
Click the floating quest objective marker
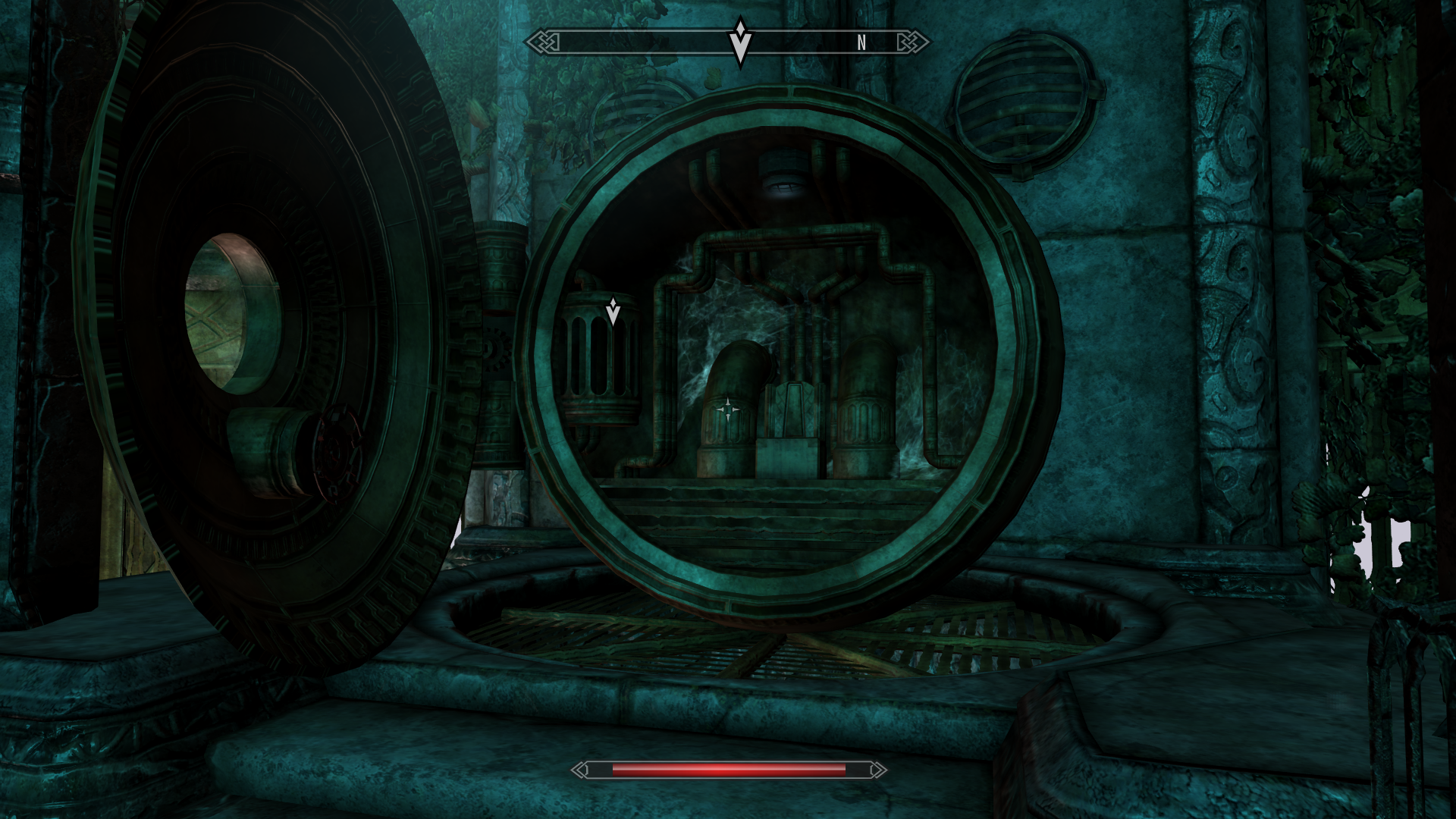pos(613,311)
